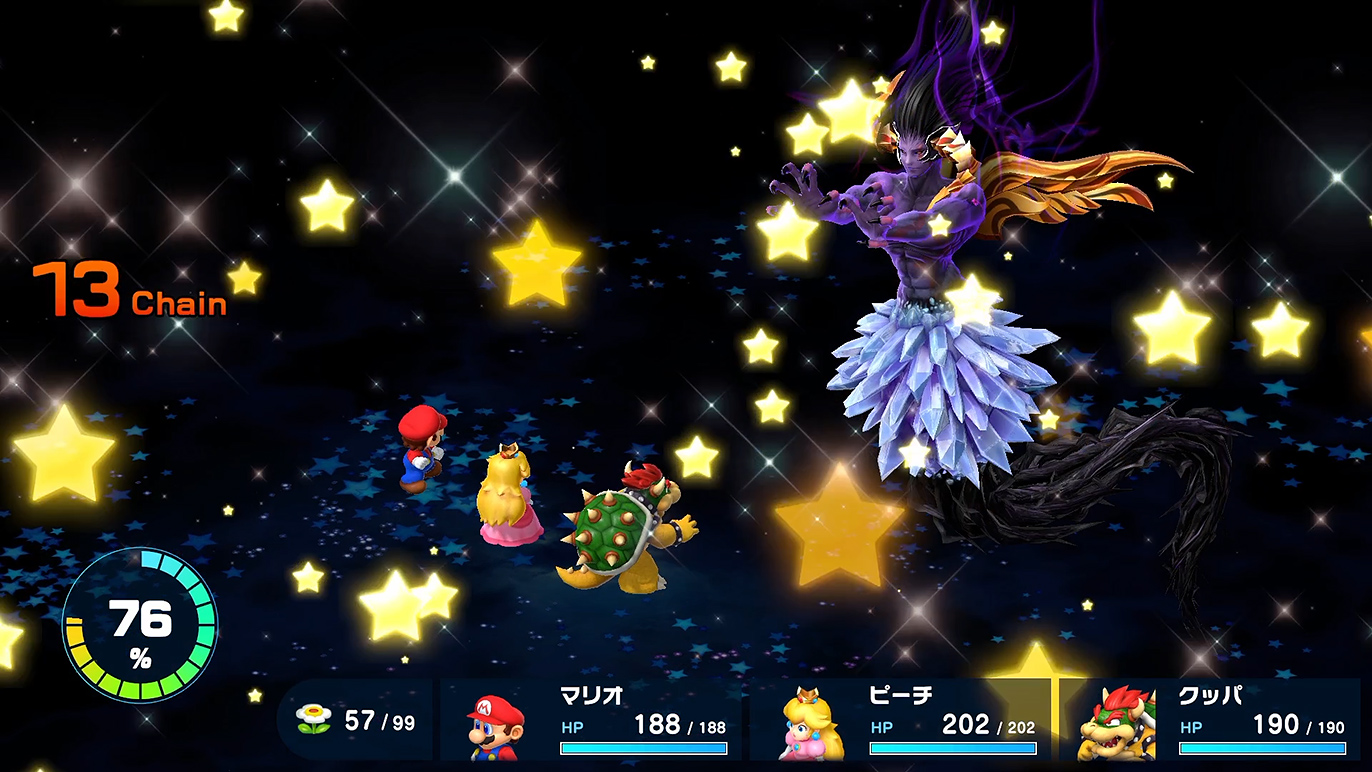Viewport: 1372px width, 772px height.
Task: Click the circular action gauge
Action: click(x=139, y=624)
